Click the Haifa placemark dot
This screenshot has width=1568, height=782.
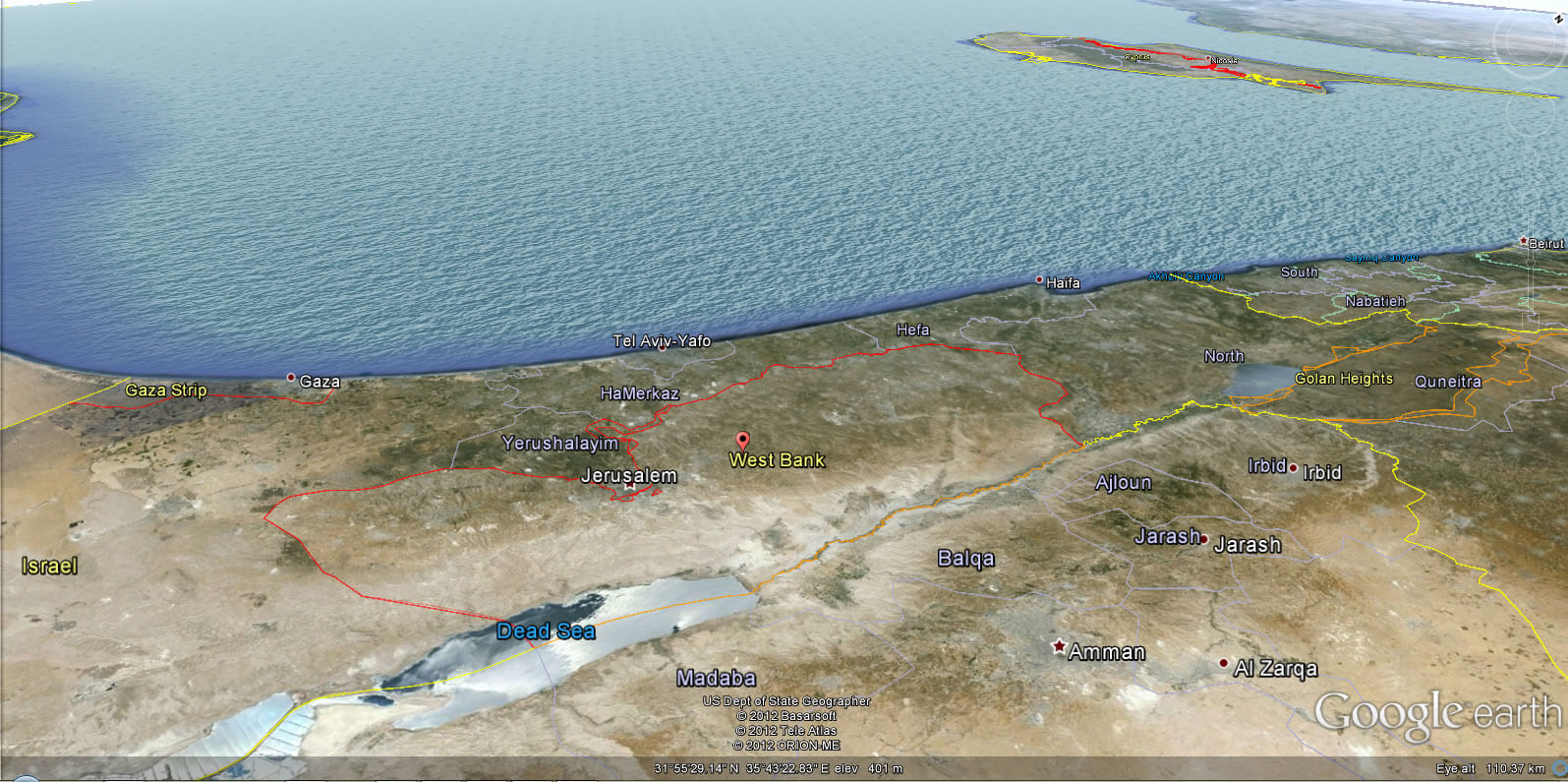1039,279
